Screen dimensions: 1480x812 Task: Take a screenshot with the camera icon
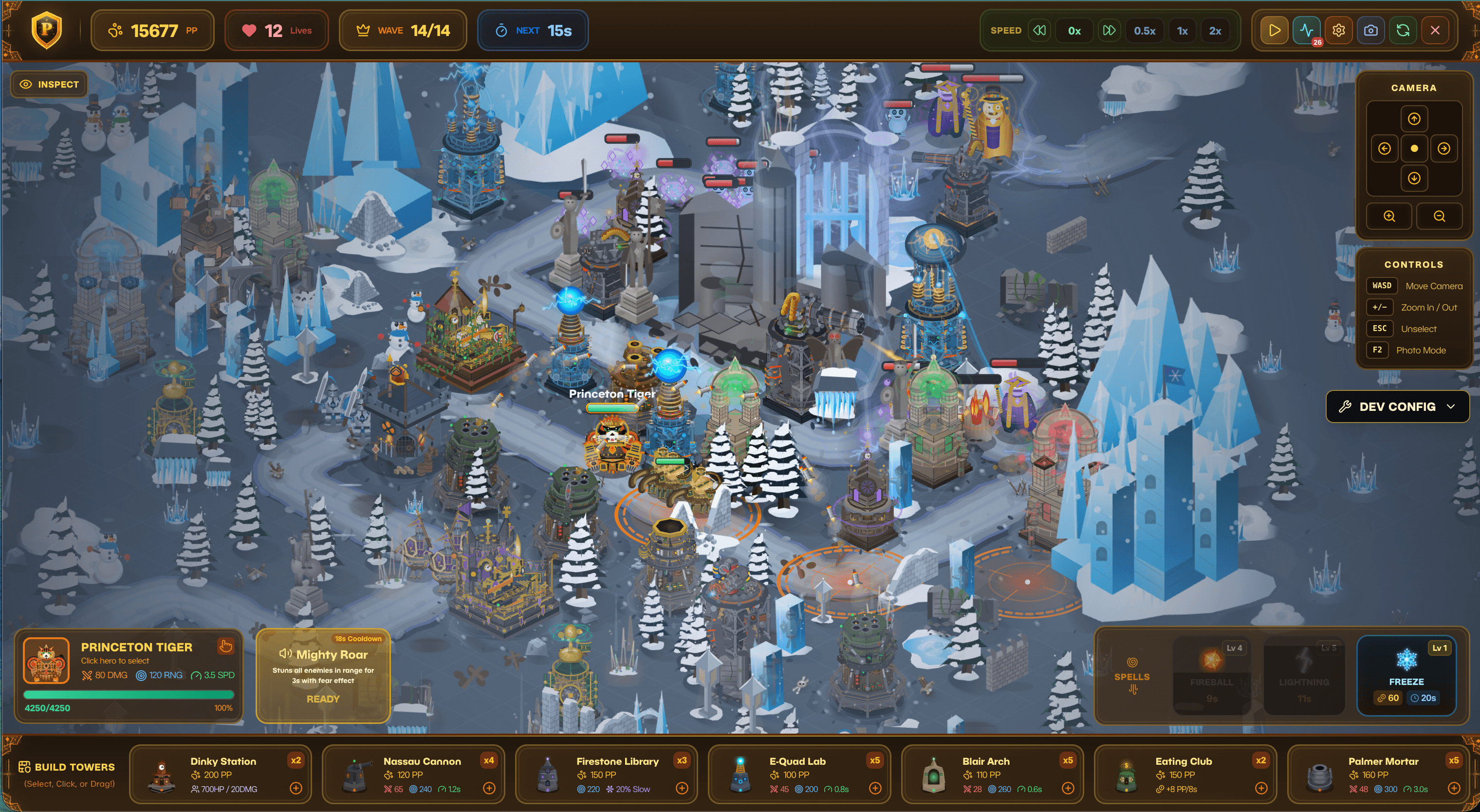1370,31
